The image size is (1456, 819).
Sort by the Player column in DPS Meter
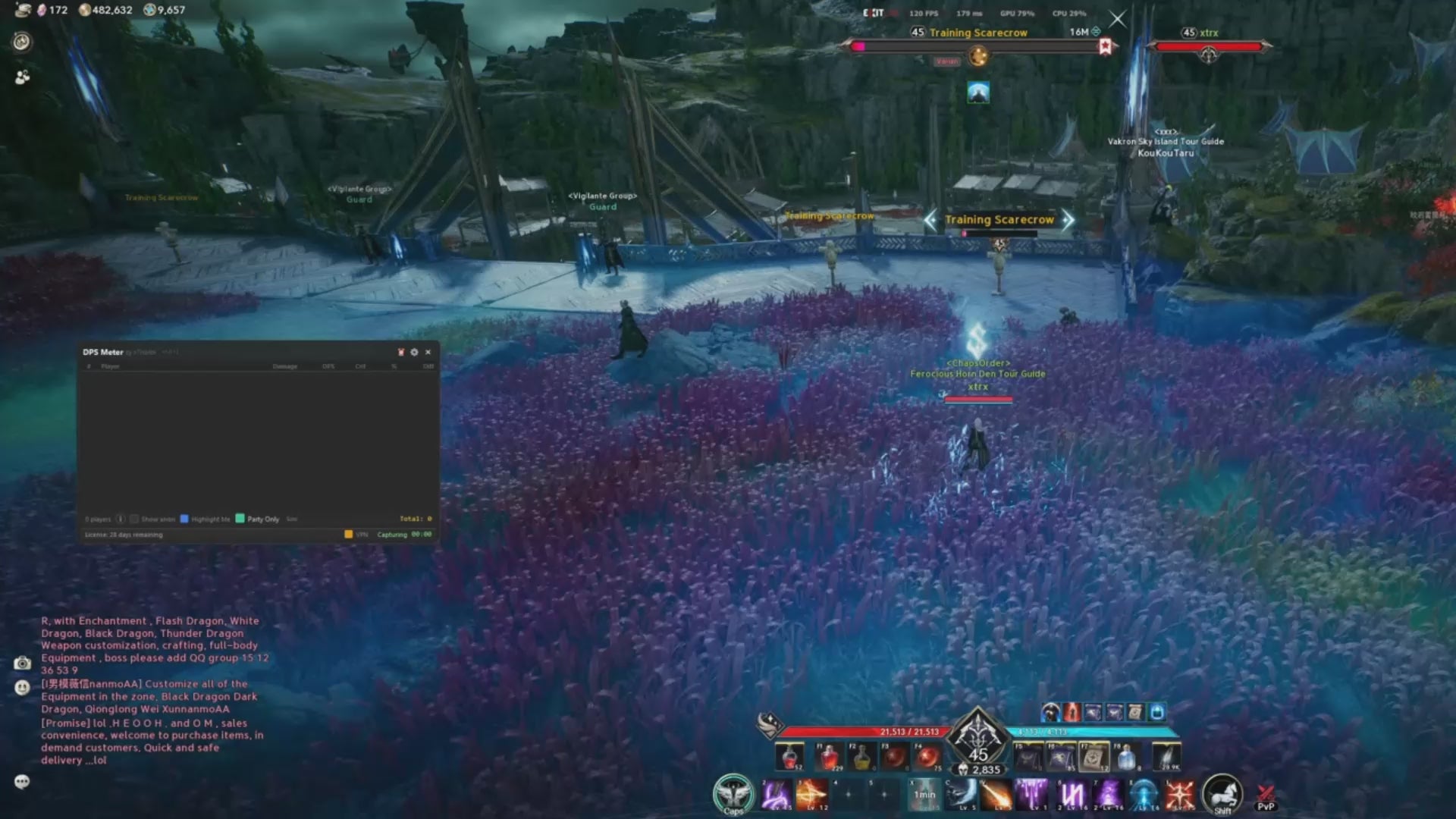click(110, 366)
